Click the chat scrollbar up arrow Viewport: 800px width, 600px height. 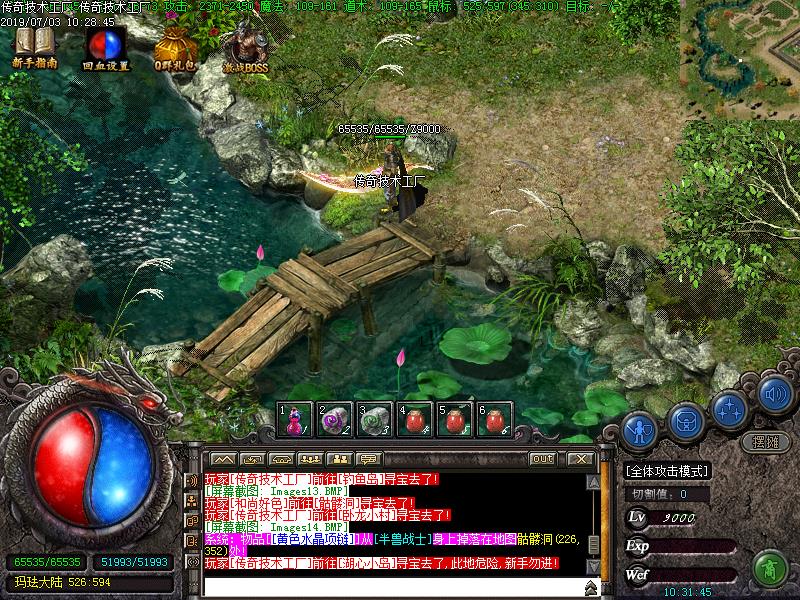click(x=593, y=481)
